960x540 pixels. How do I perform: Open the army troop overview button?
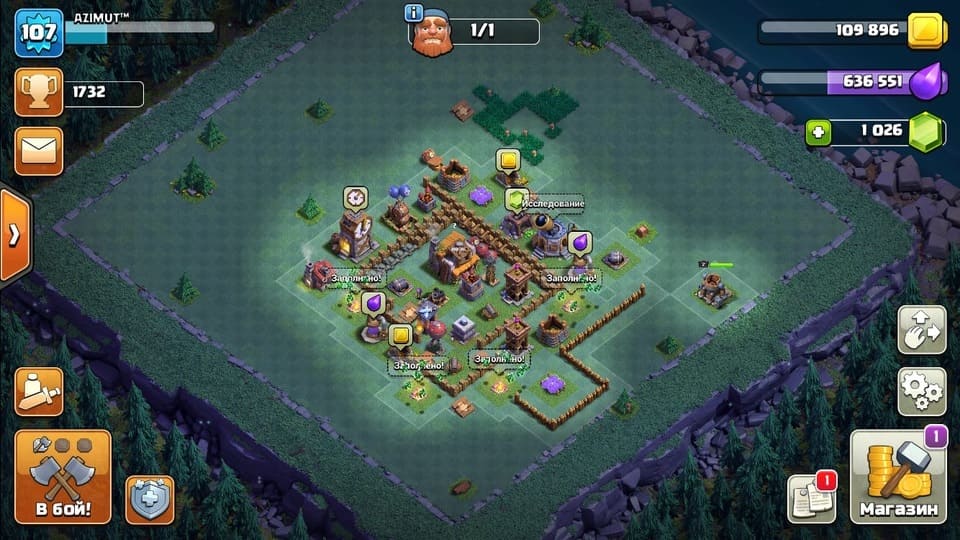(38, 391)
